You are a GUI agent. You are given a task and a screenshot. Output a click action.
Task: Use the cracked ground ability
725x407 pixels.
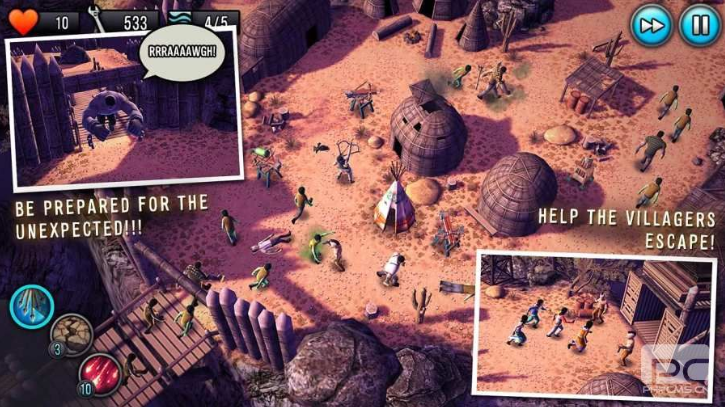71,335
